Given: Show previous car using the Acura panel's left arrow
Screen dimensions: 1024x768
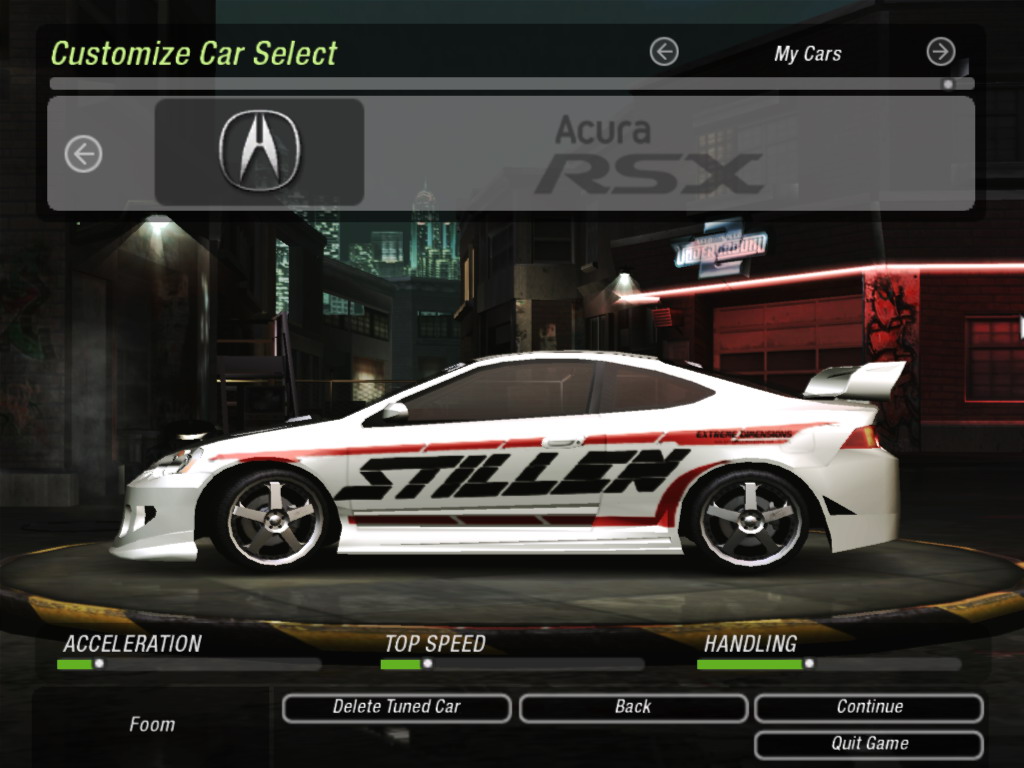Looking at the screenshot, I should [84, 154].
